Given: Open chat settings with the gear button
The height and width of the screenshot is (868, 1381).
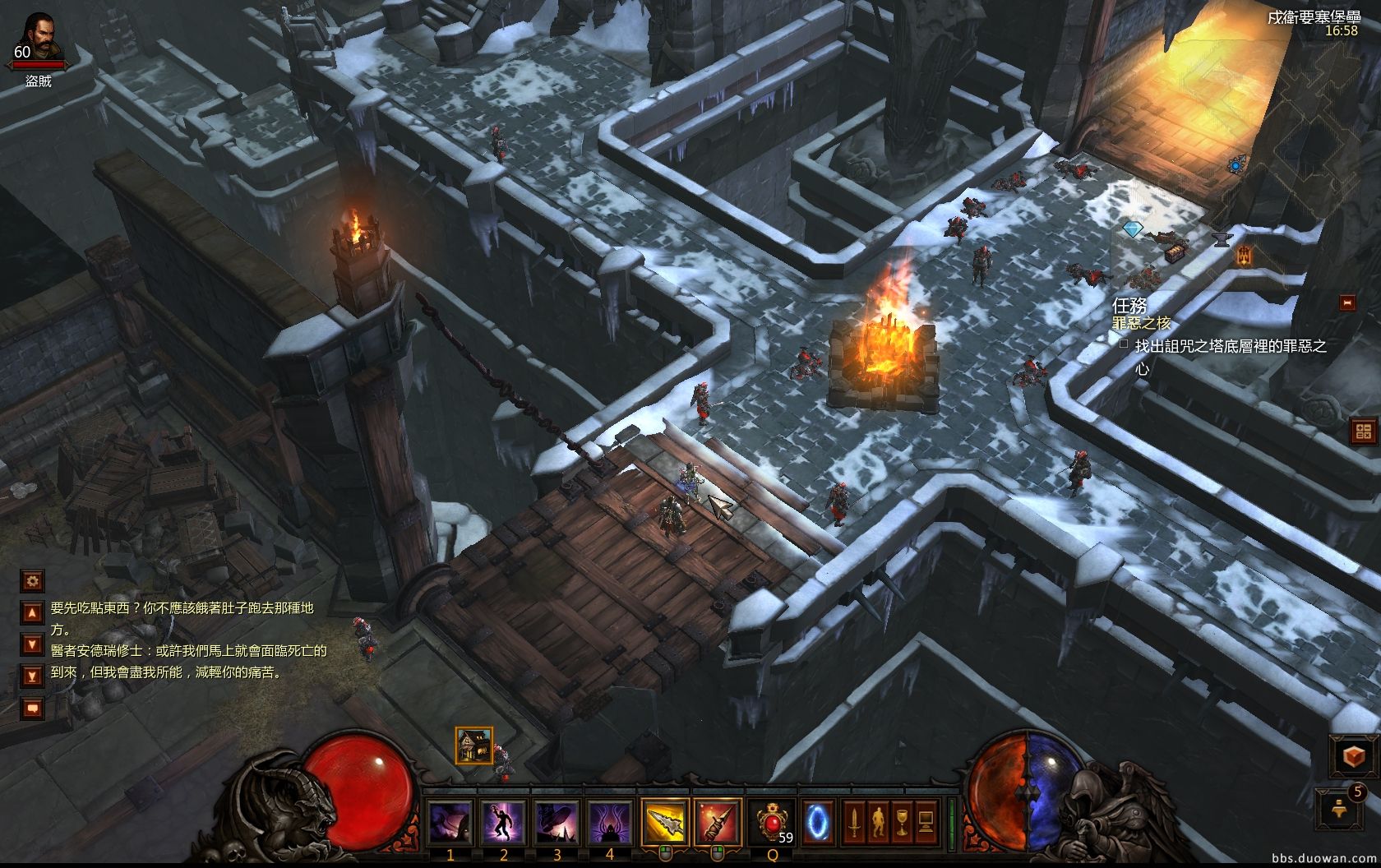Looking at the screenshot, I should (33, 581).
